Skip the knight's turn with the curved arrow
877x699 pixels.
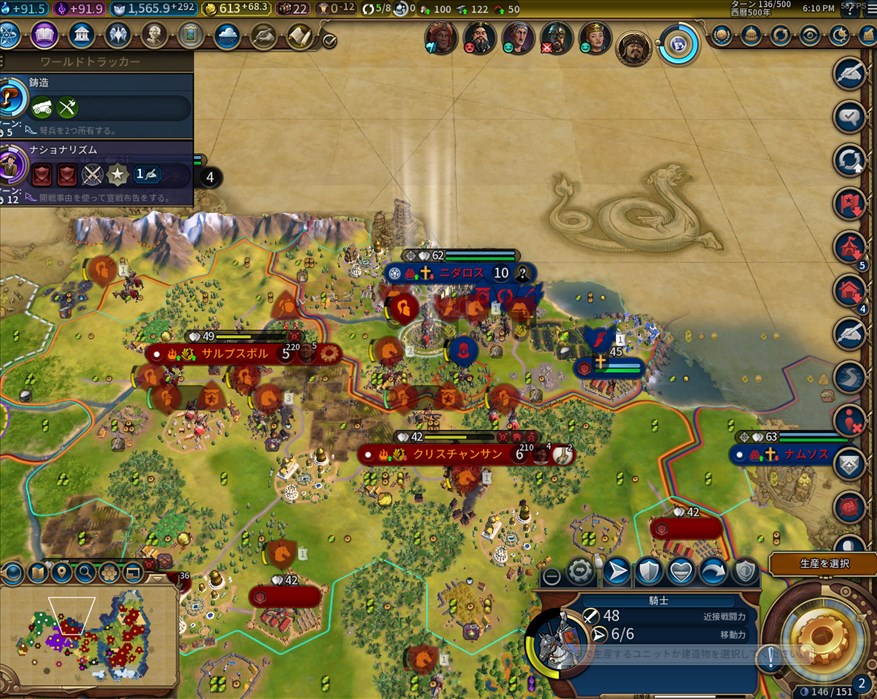pos(713,571)
